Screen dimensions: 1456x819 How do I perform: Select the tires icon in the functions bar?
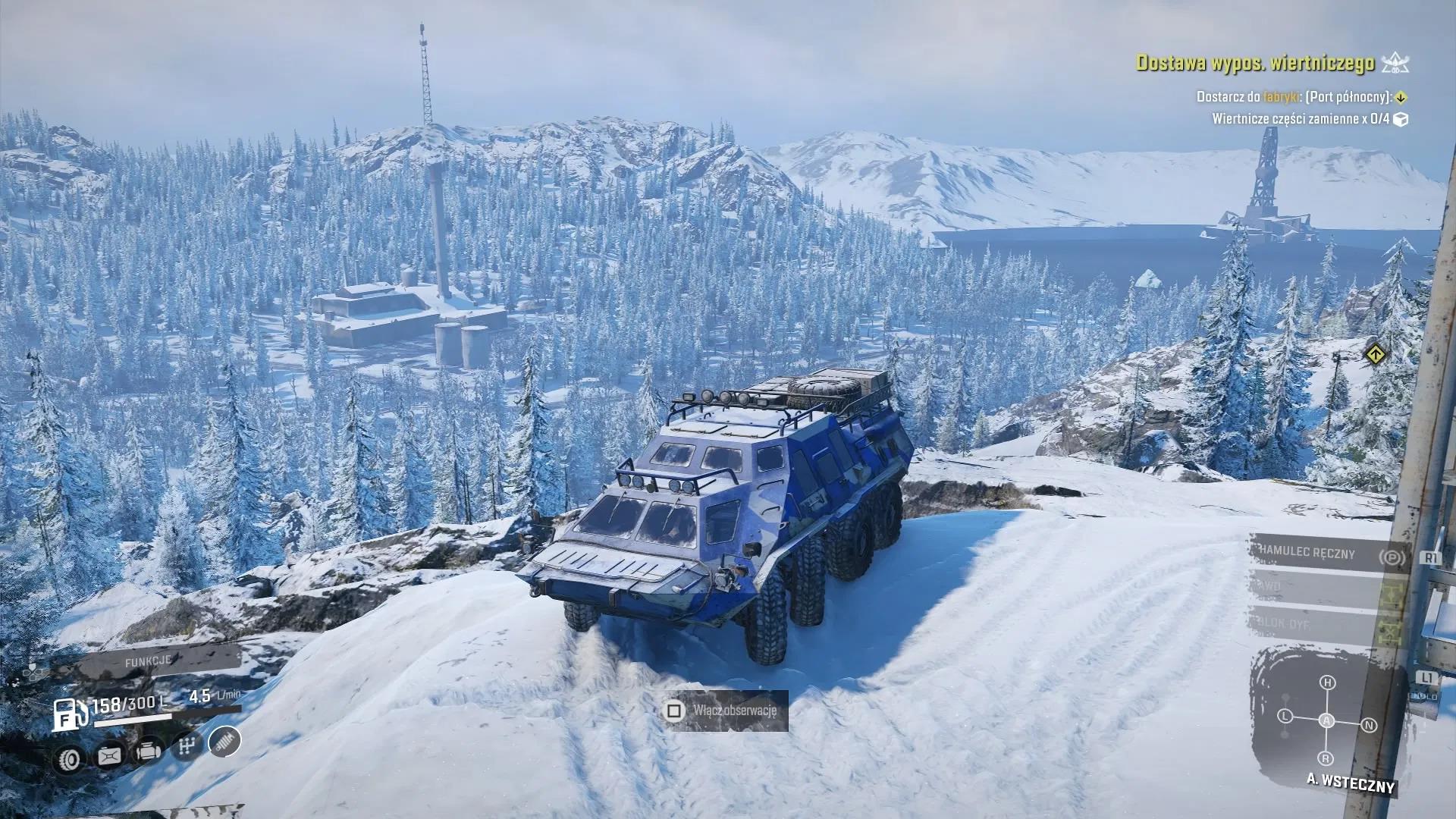pos(70,758)
